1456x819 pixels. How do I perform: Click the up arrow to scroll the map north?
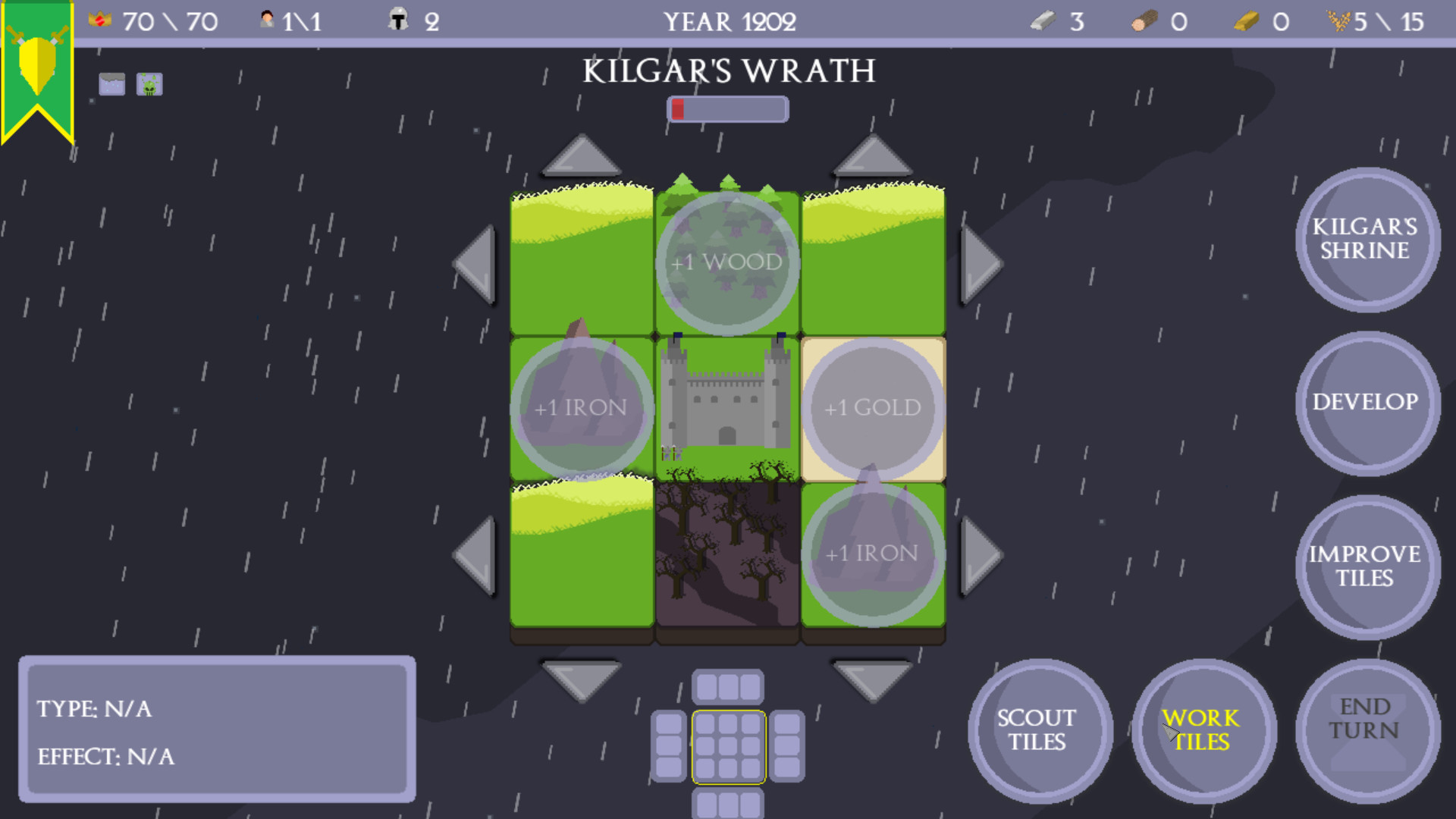tap(580, 157)
